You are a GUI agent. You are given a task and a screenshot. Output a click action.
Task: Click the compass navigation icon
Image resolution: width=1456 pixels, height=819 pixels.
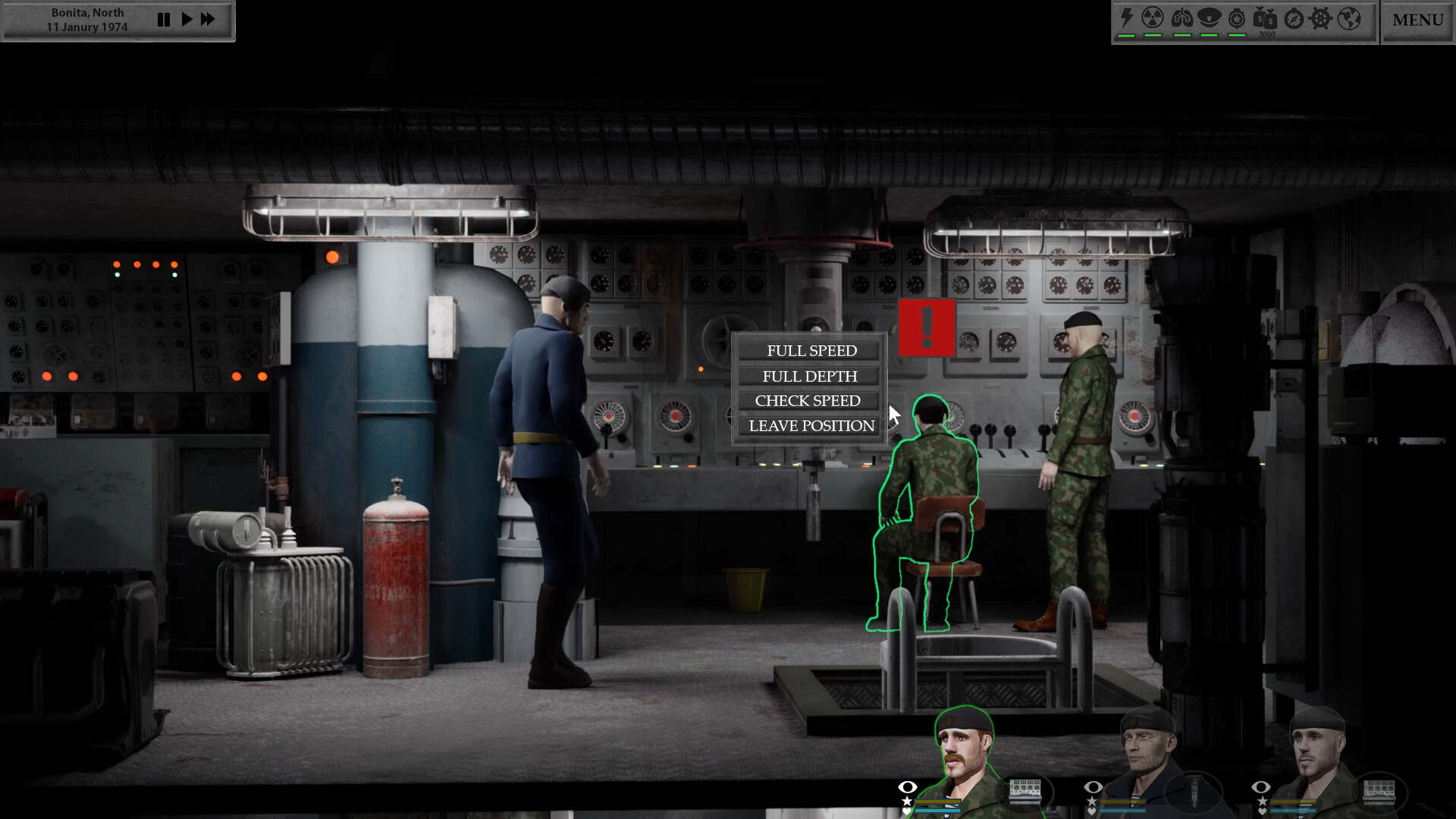(1293, 19)
